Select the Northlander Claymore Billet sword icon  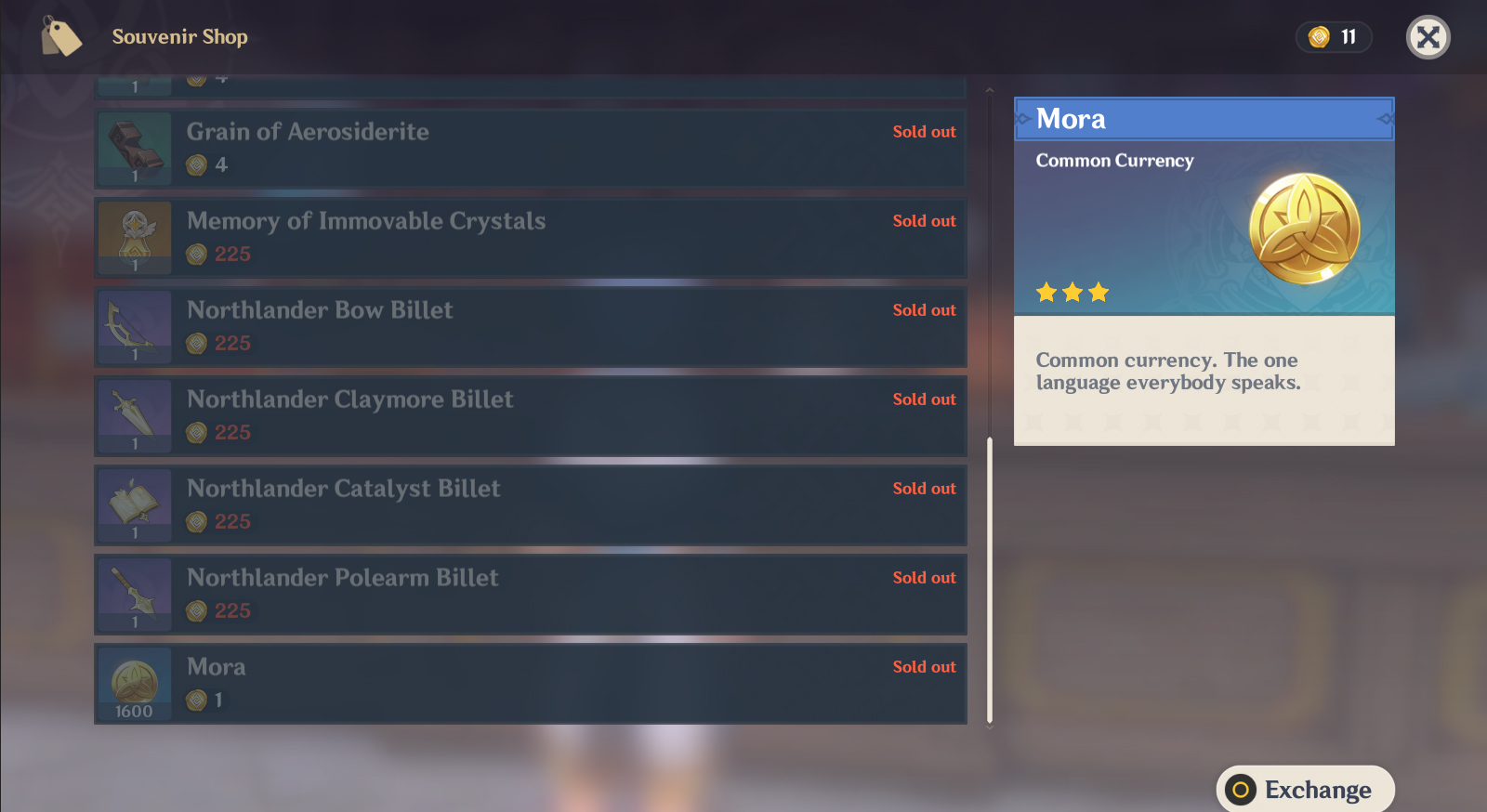pos(134,414)
